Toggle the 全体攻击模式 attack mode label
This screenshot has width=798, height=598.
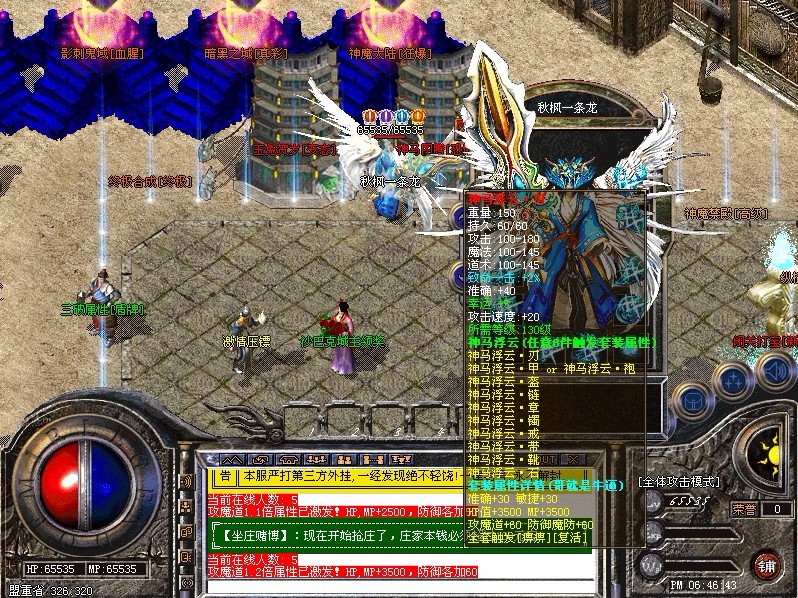coord(679,482)
